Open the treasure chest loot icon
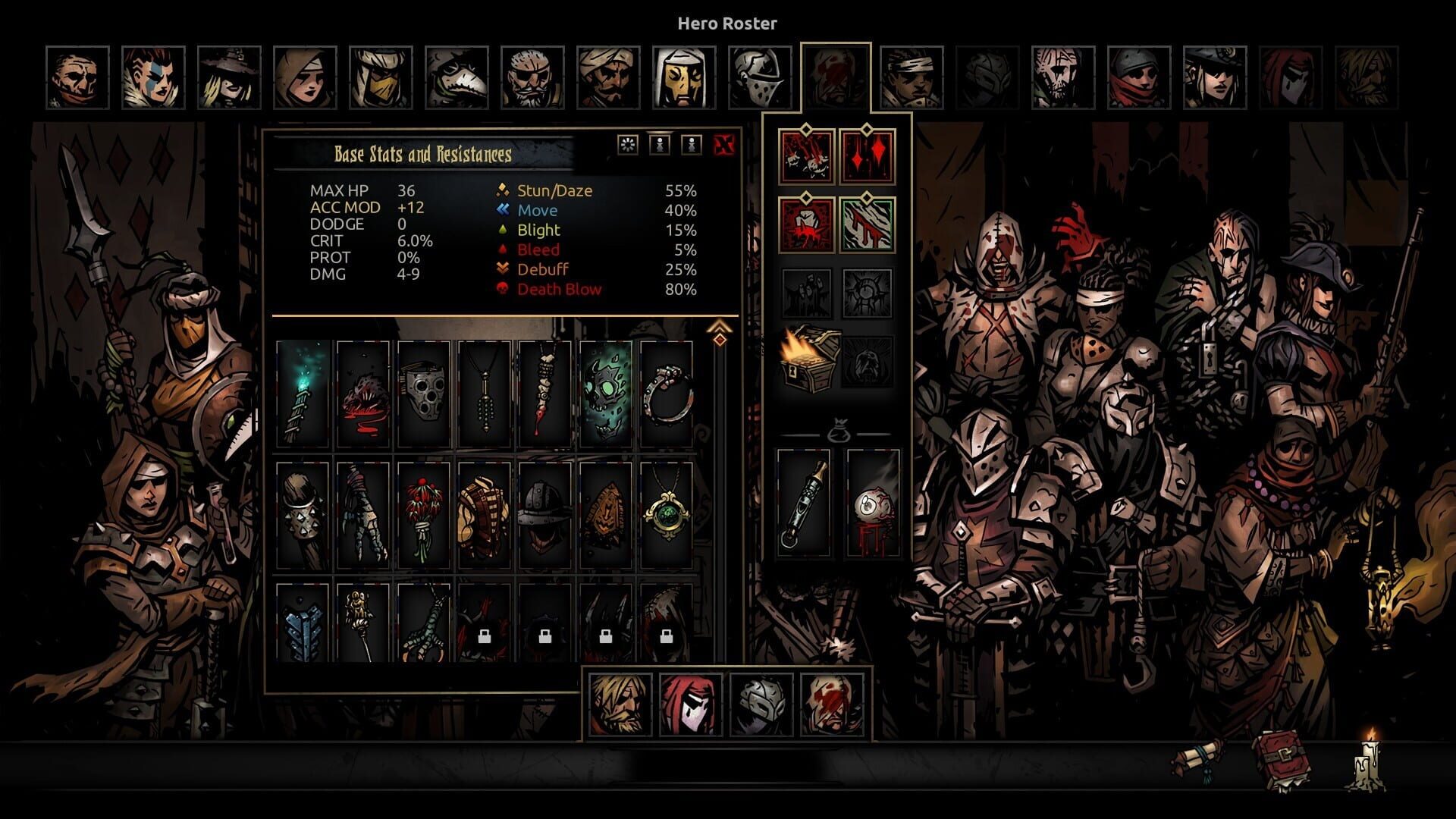1456x819 pixels. click(807, 356)
